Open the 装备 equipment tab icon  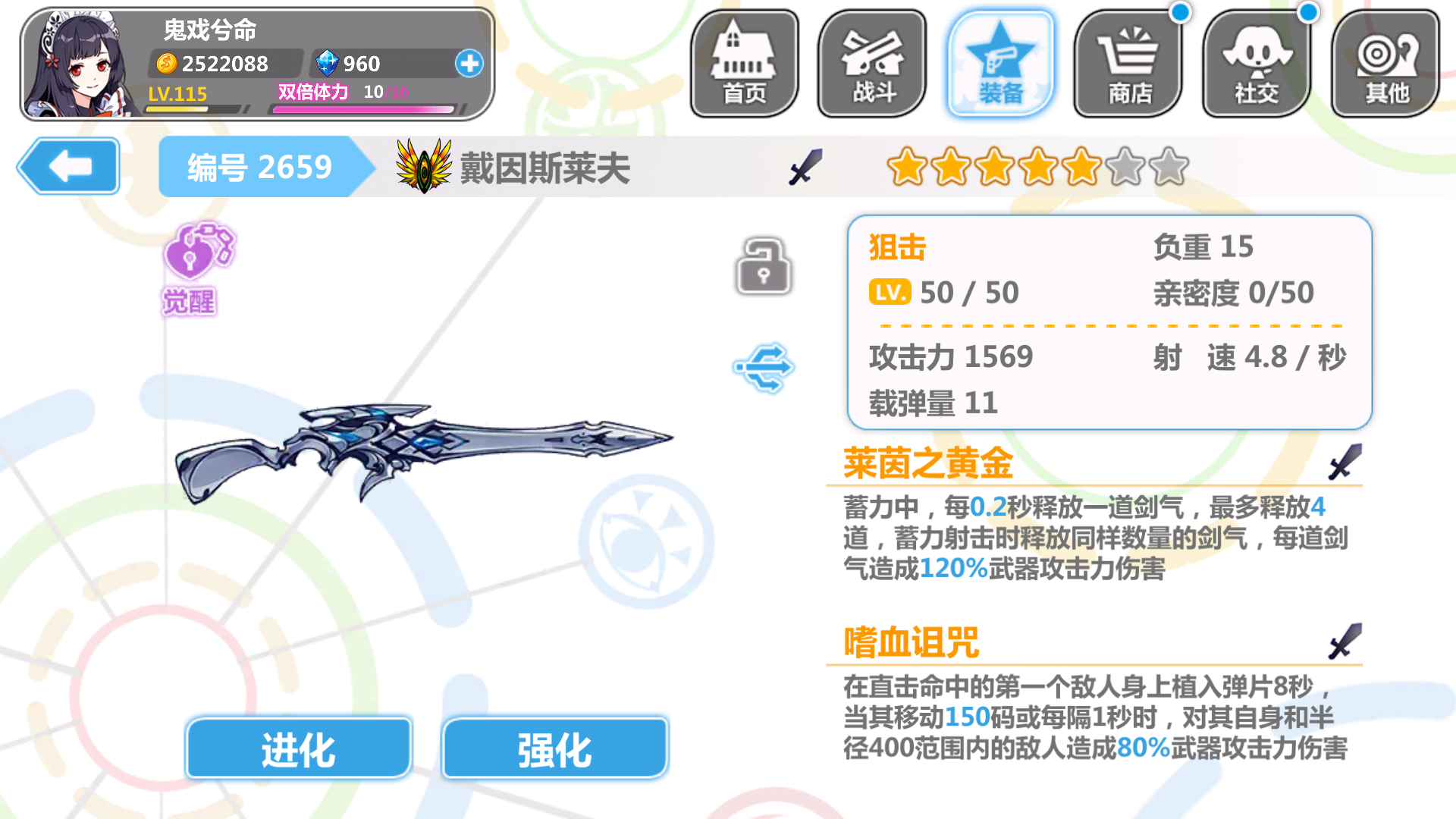(x=999, y=61)
